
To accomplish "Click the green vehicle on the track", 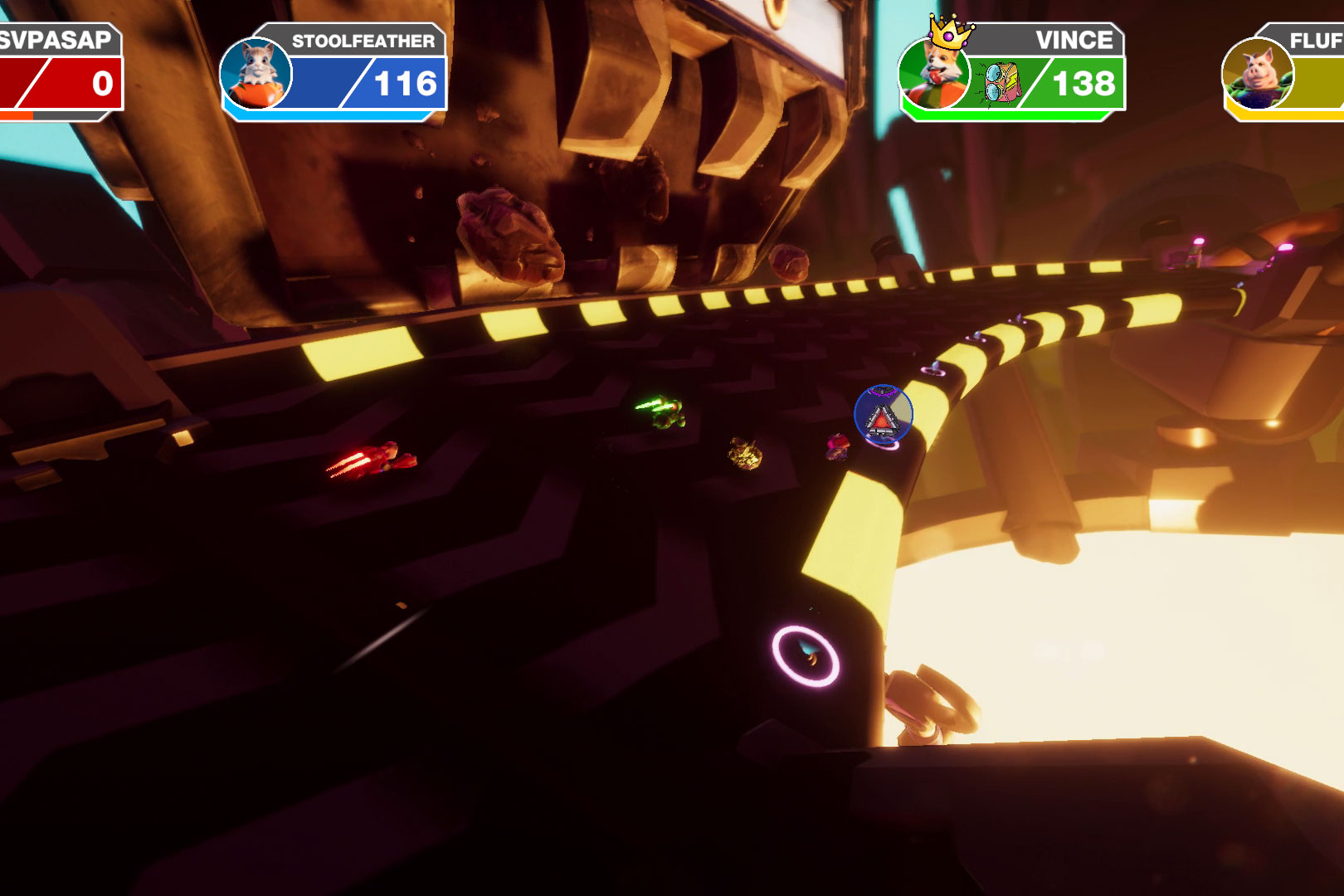I will click(x=670, y=411).
